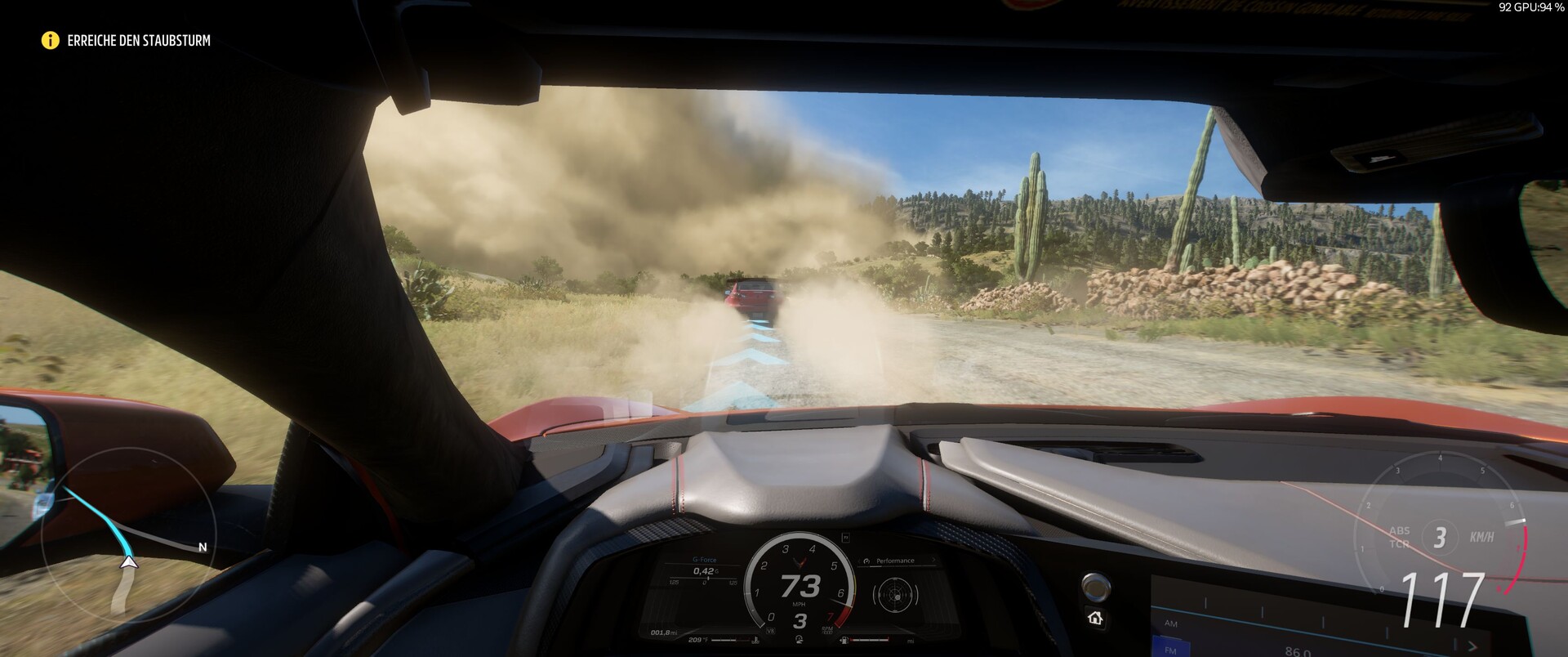This screenshot has width=1568, height=657.
Task: Click the player arrow marker on the minimap
Action: pos(128,561)
